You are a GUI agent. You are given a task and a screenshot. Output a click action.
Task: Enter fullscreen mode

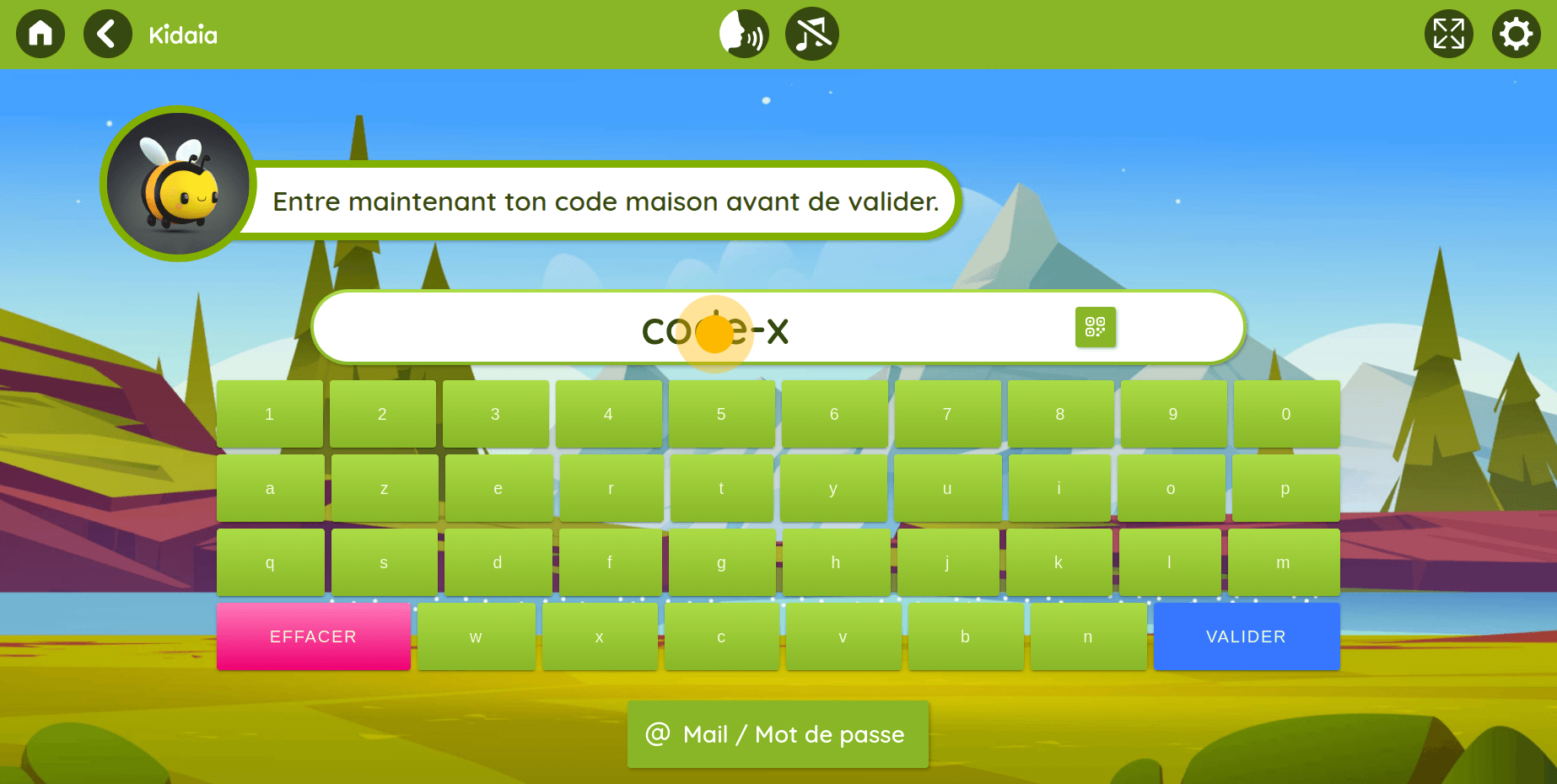(1449, 34)
